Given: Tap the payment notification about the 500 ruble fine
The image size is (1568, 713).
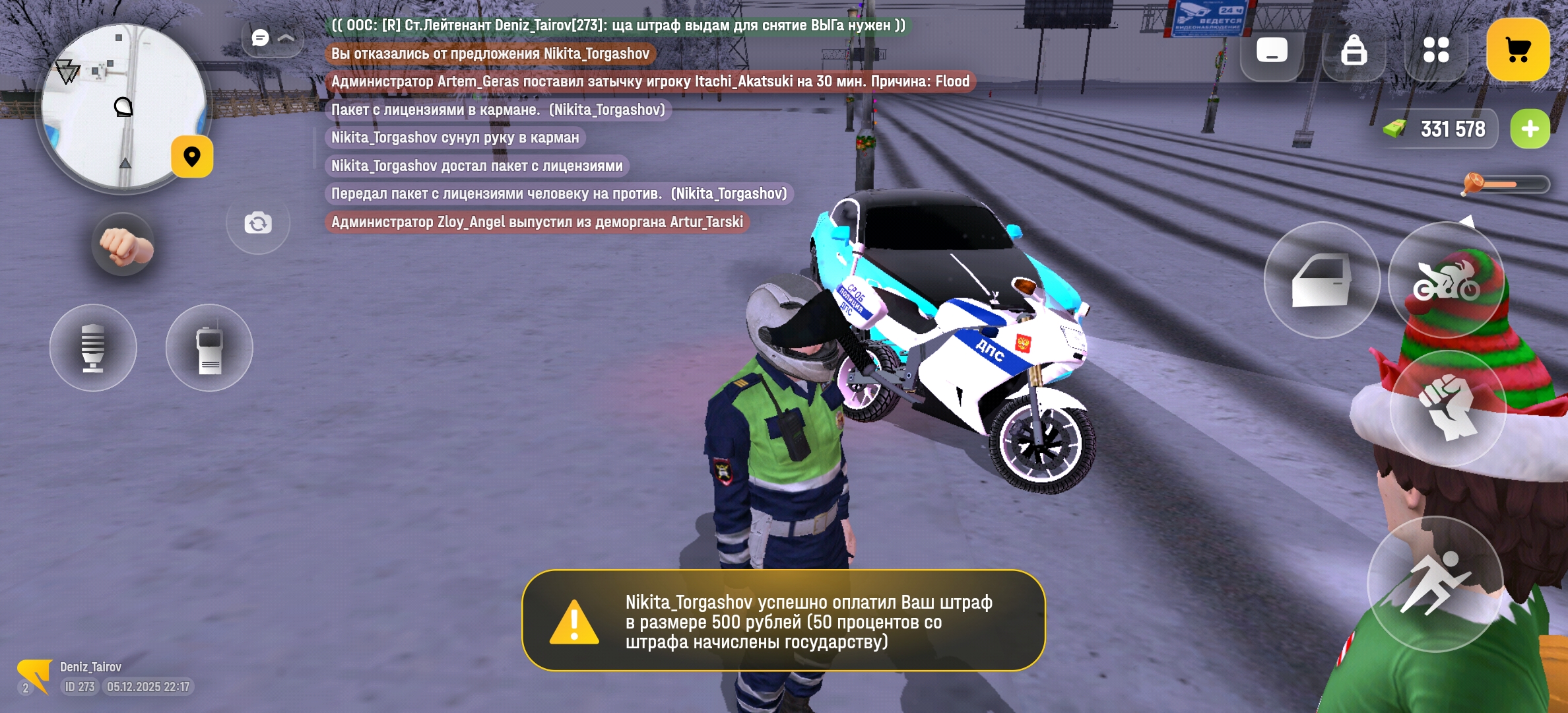Looking at the screenshot, I should coord(783,621).
